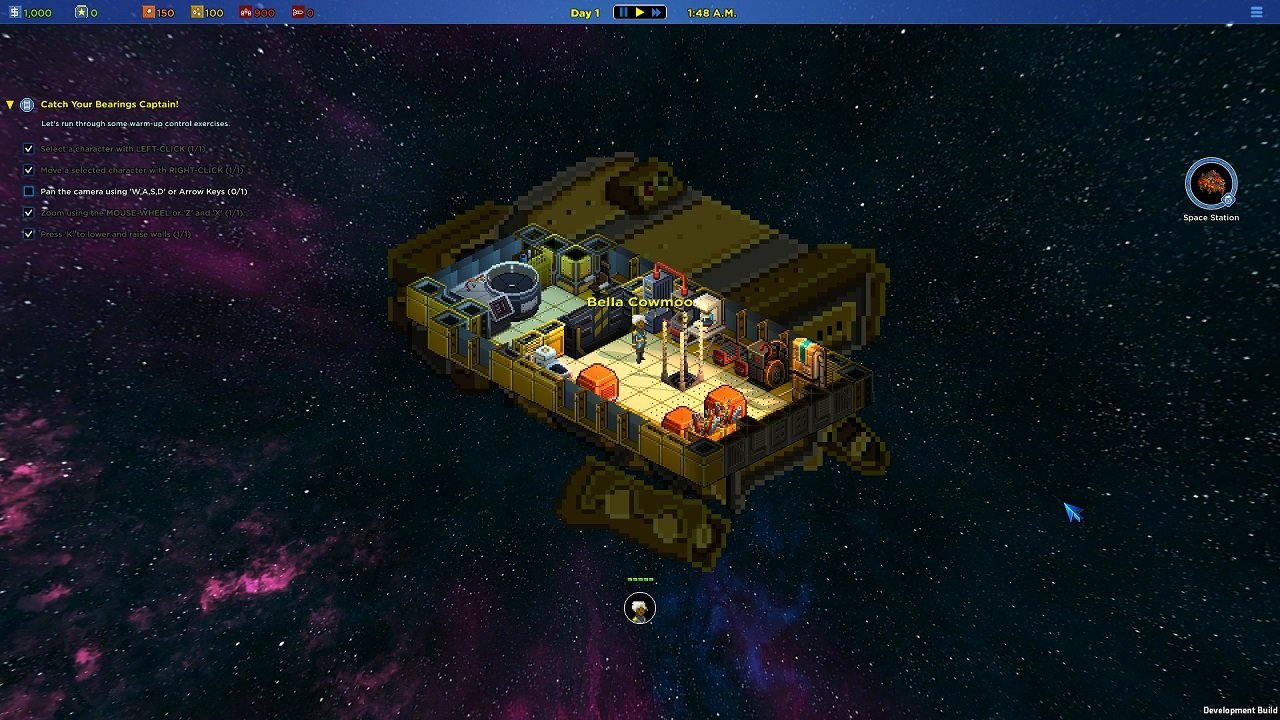
Task: Check the 'Pan the camera' tutorial checkbox
Action: coord(28,191)
